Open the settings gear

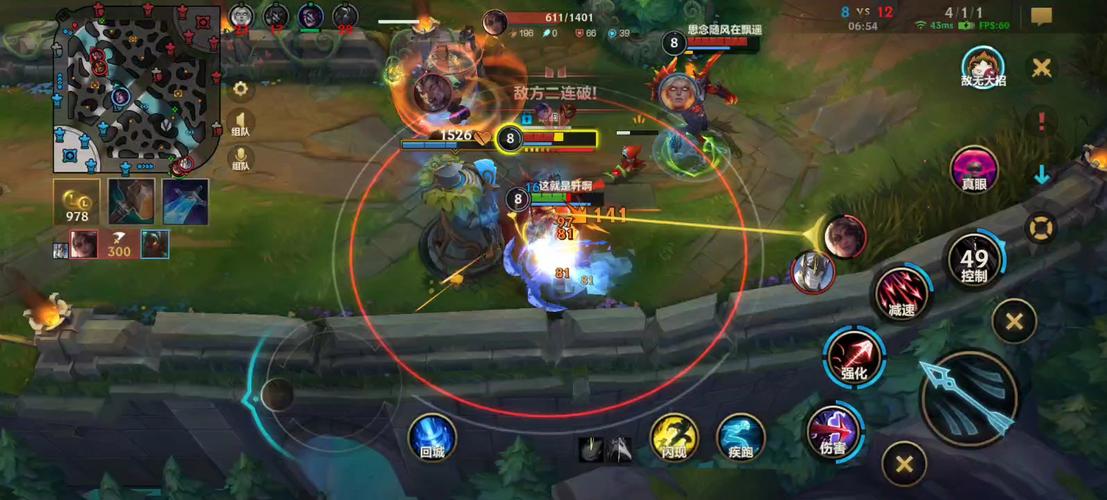point(240,88)
